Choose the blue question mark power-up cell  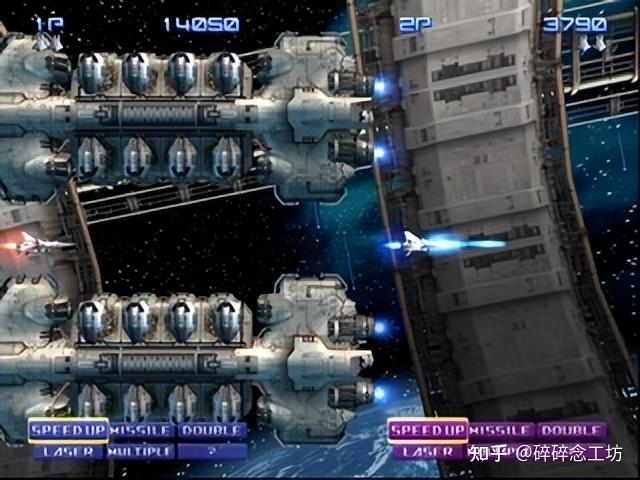[x=212, y=451]
